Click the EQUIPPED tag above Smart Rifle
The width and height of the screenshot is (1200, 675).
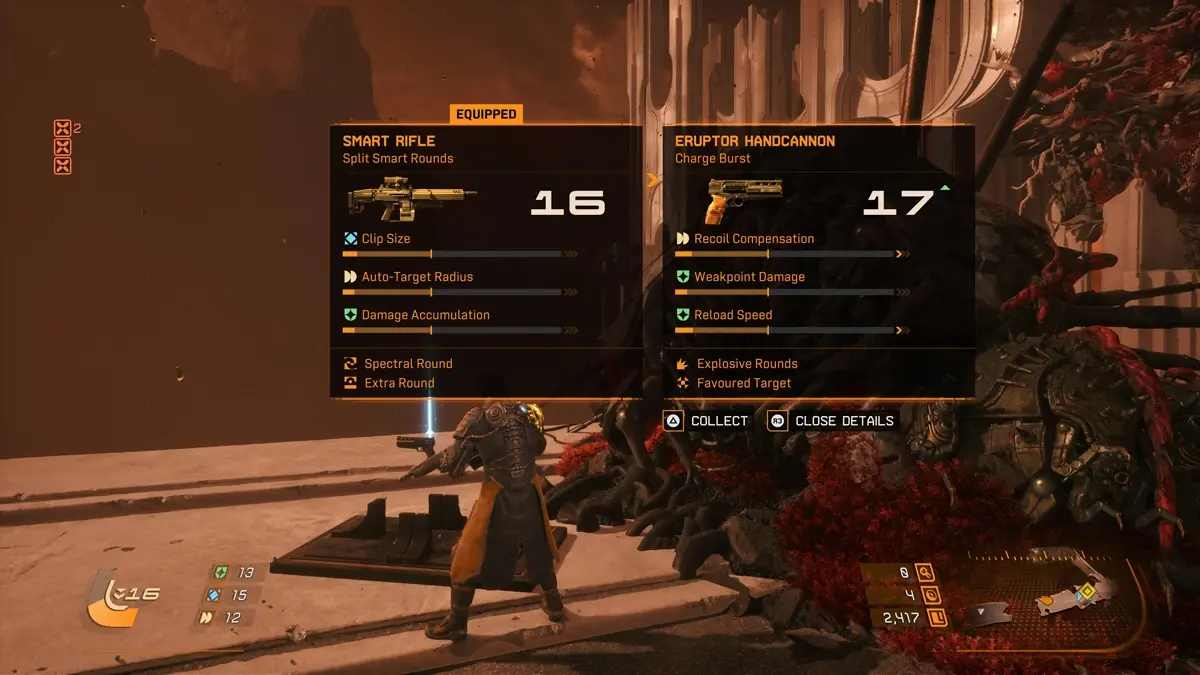(x=486, y=114)
